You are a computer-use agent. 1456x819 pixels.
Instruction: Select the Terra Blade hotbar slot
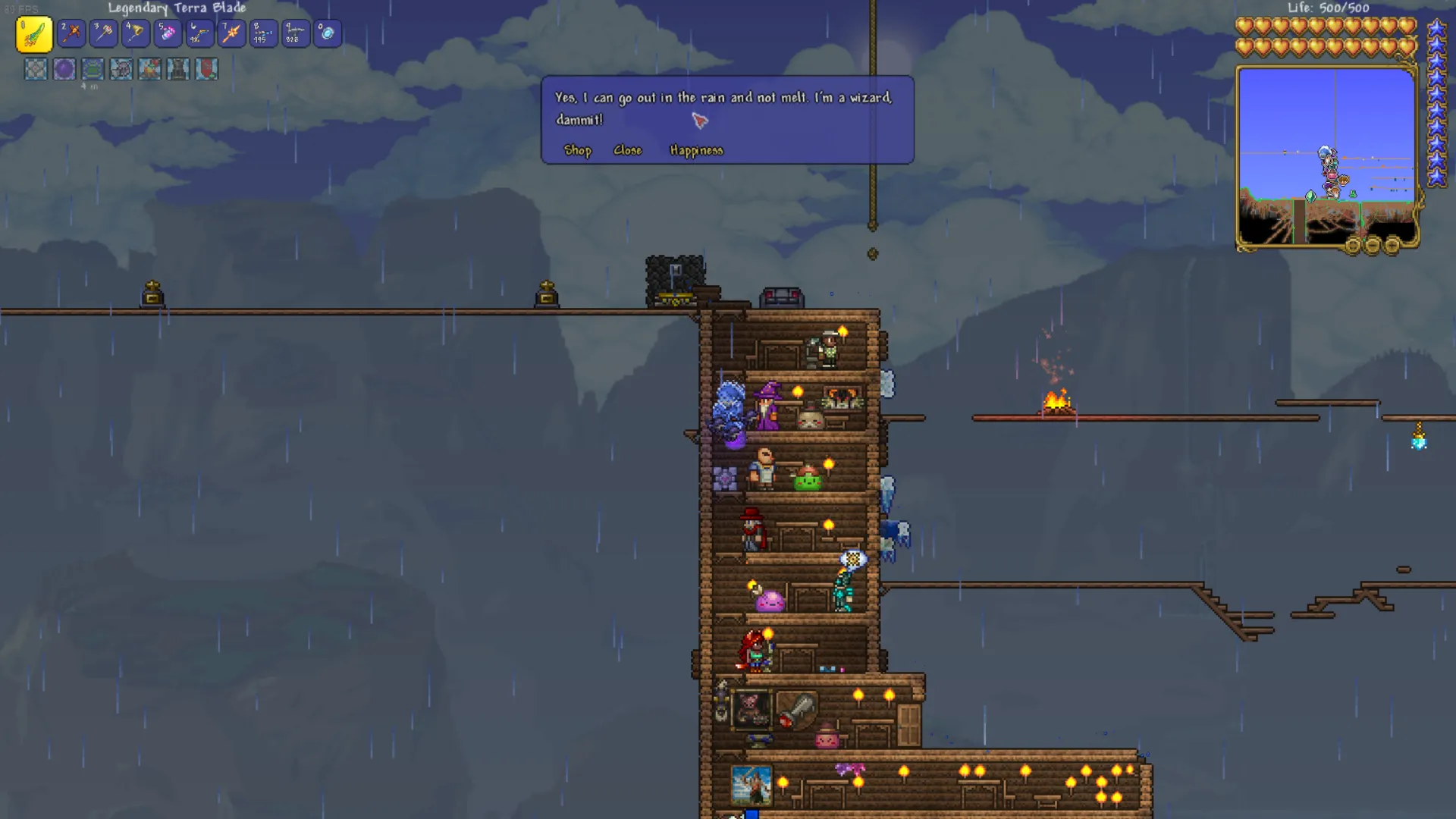pos(34,34)
